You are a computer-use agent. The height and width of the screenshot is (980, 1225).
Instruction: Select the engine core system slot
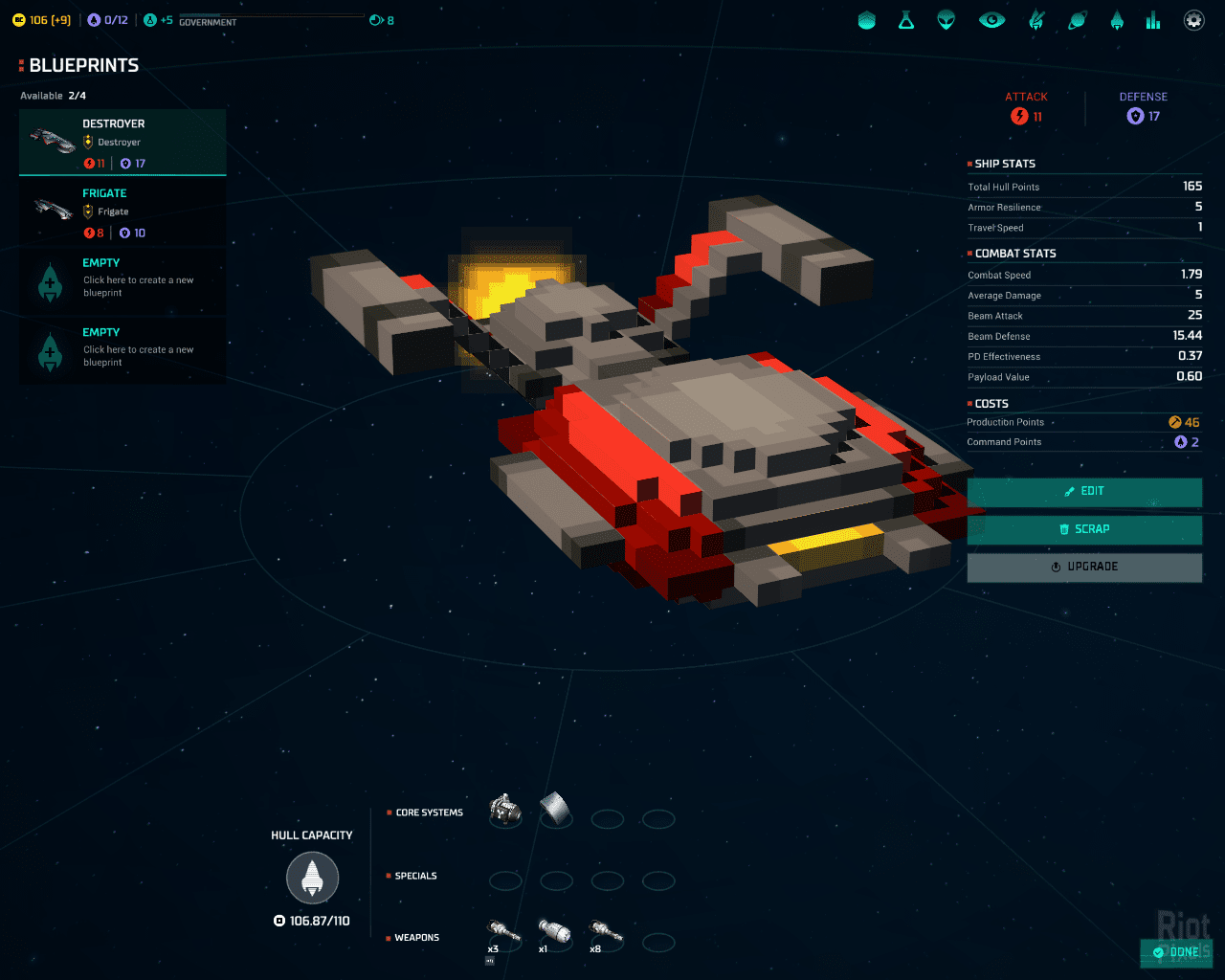click(x=505, y=812)
